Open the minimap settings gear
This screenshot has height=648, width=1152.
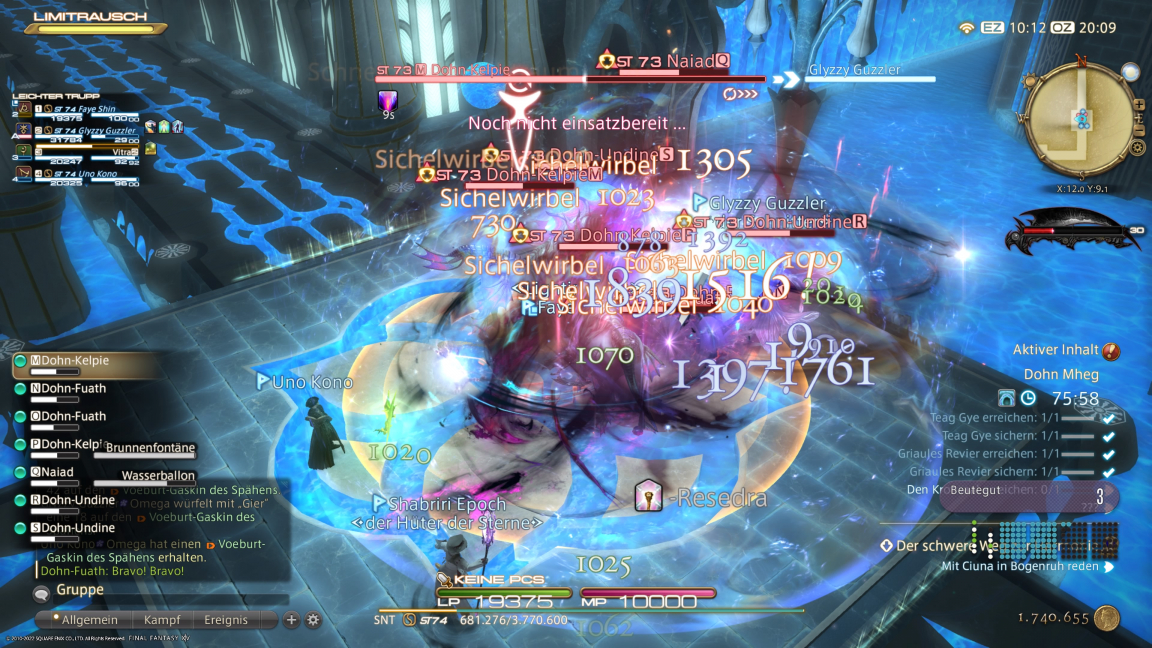click(1137, 148)
